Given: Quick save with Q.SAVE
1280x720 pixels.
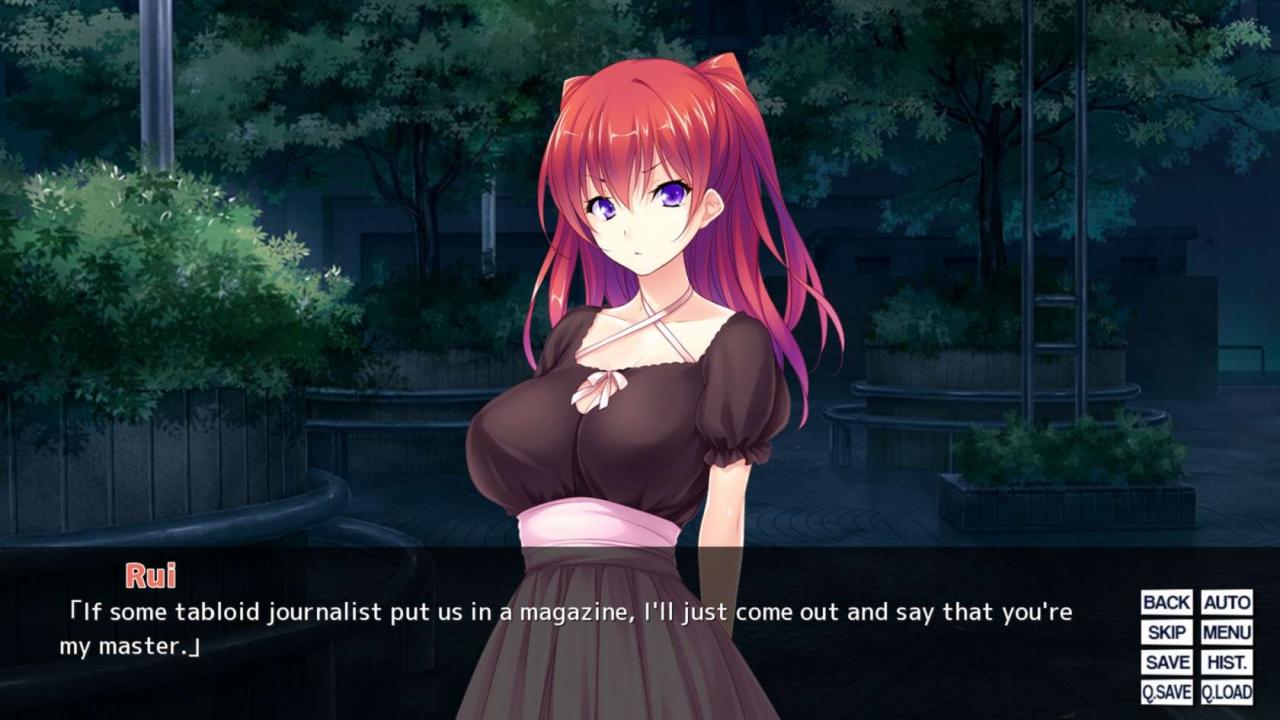Looking at the screenshot, I should tap(1166, 692).
